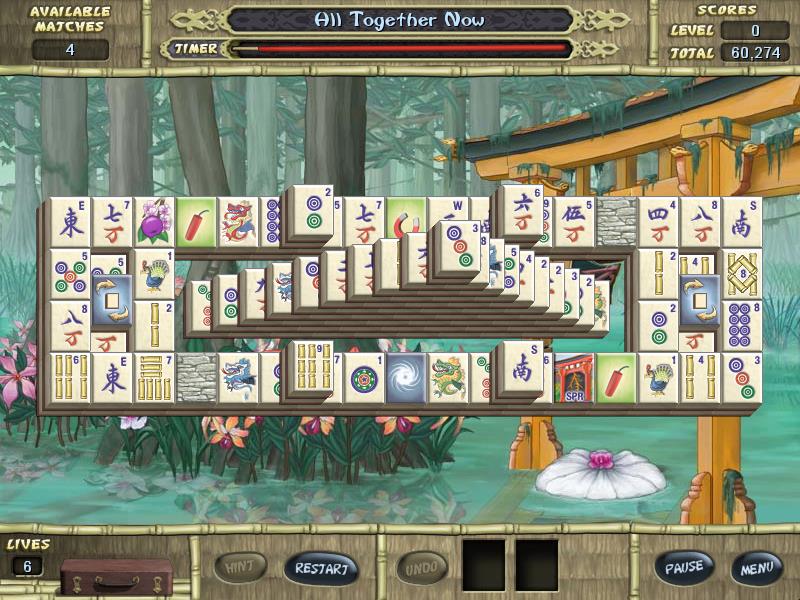Image resolution: width=800 pixels, height=600 pixels.
Task: Select the seven bamboo tile
Action: 154,377
